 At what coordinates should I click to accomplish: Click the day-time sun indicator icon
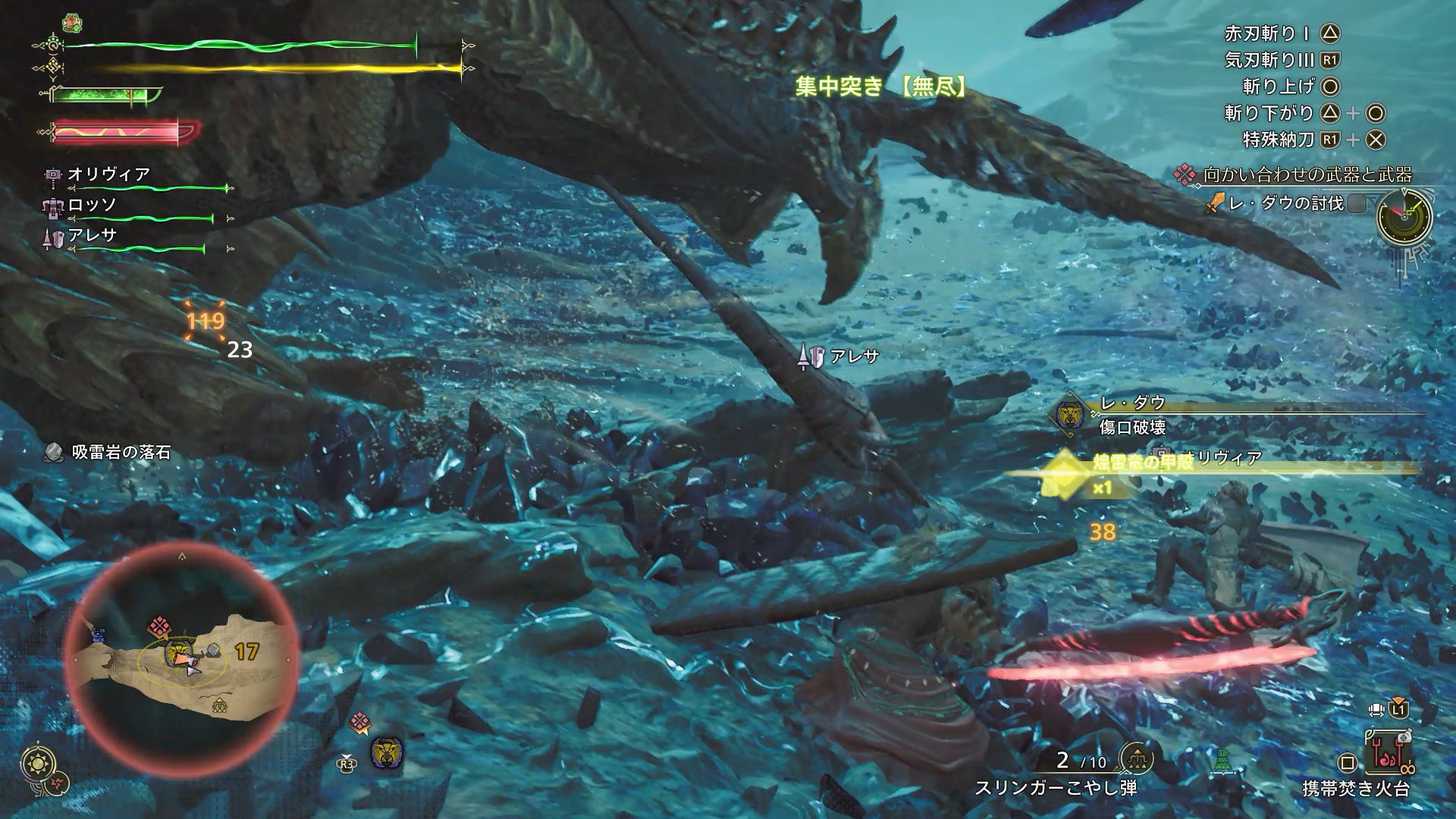(36, 762)
